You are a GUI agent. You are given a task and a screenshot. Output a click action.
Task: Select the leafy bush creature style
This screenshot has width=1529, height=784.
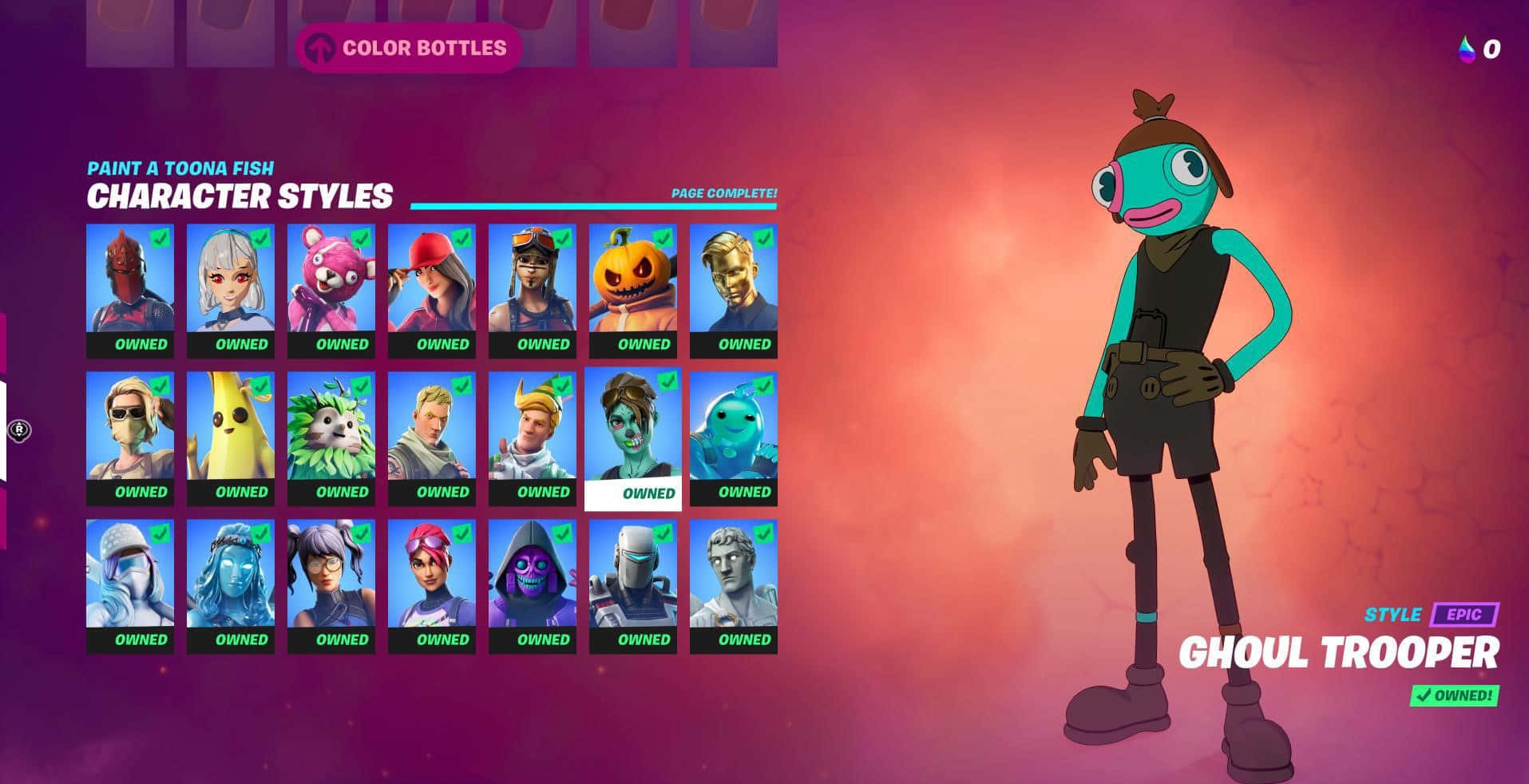point(331,438)
